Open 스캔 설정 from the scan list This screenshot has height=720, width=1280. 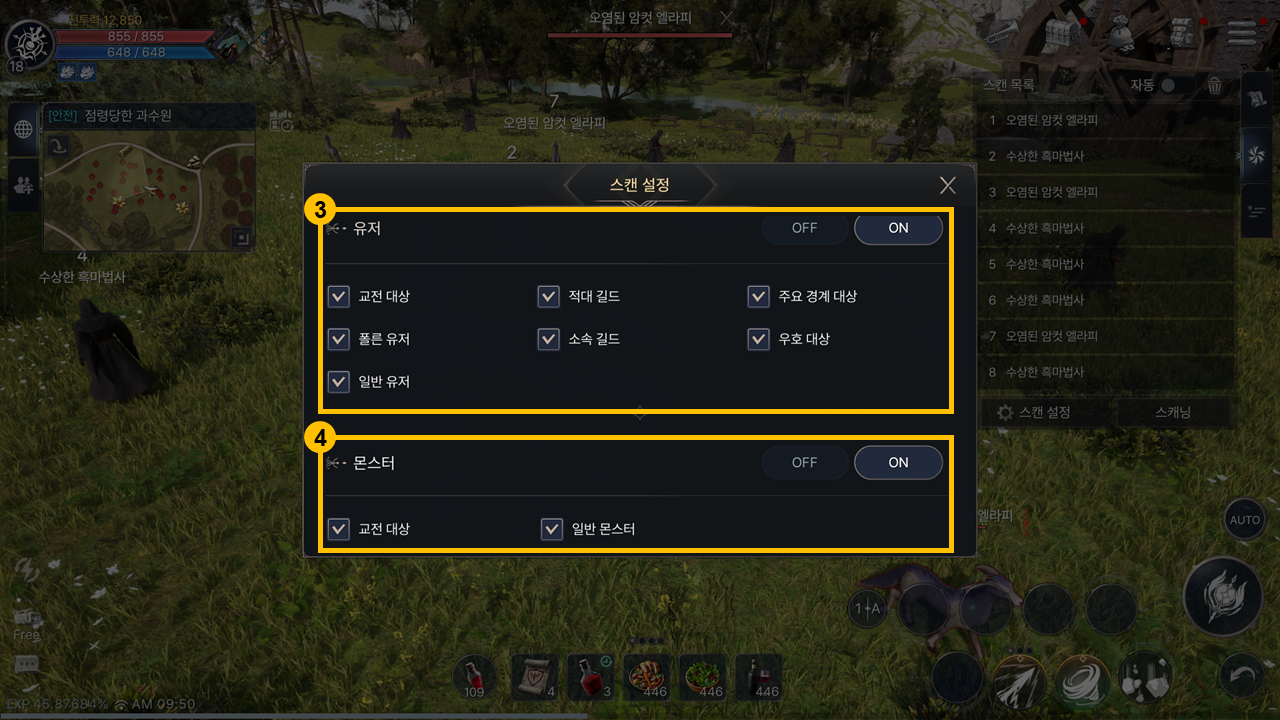click(1034, 412)
